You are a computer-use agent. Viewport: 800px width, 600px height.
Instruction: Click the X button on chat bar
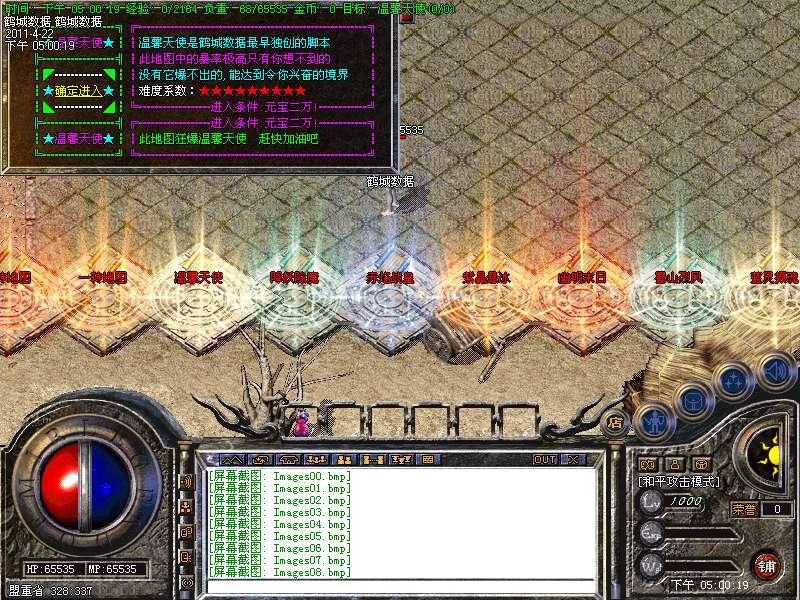(x=573, y=460)
